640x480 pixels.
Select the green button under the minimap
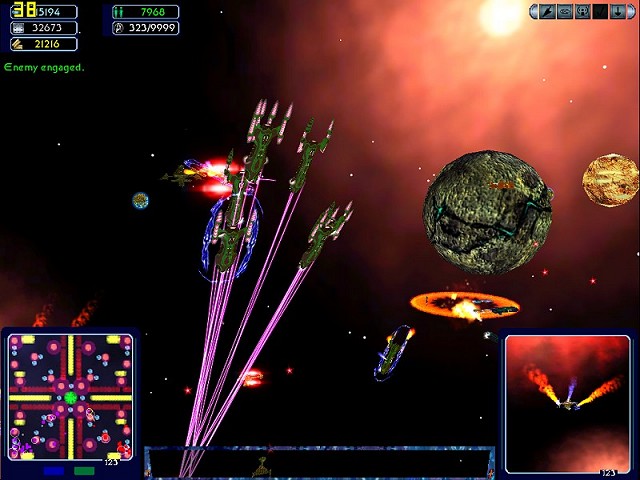[x=84, y=470]
